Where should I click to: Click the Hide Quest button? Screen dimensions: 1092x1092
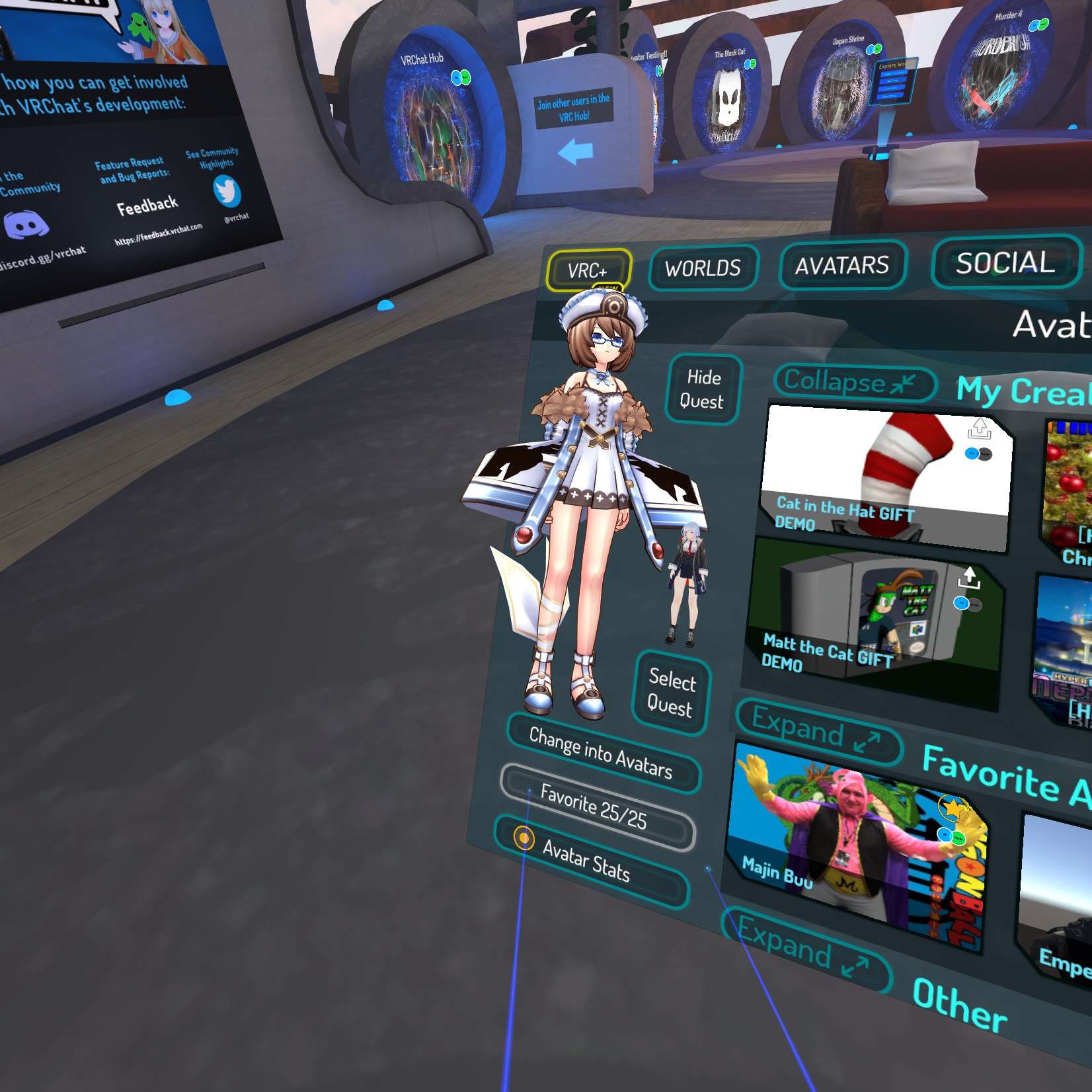(x=703, y=389)
